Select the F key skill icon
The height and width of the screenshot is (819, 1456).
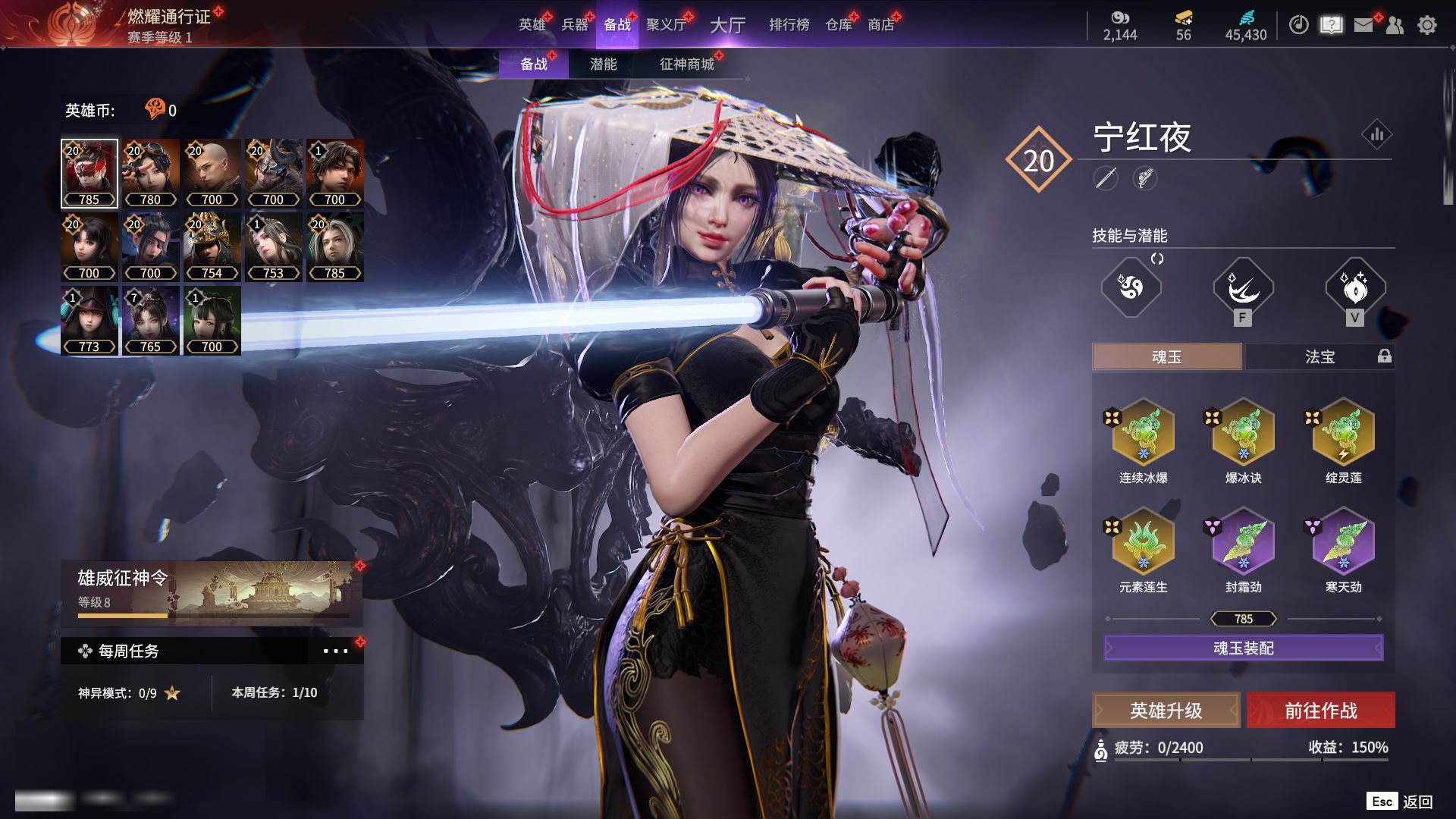[1243, 288]
